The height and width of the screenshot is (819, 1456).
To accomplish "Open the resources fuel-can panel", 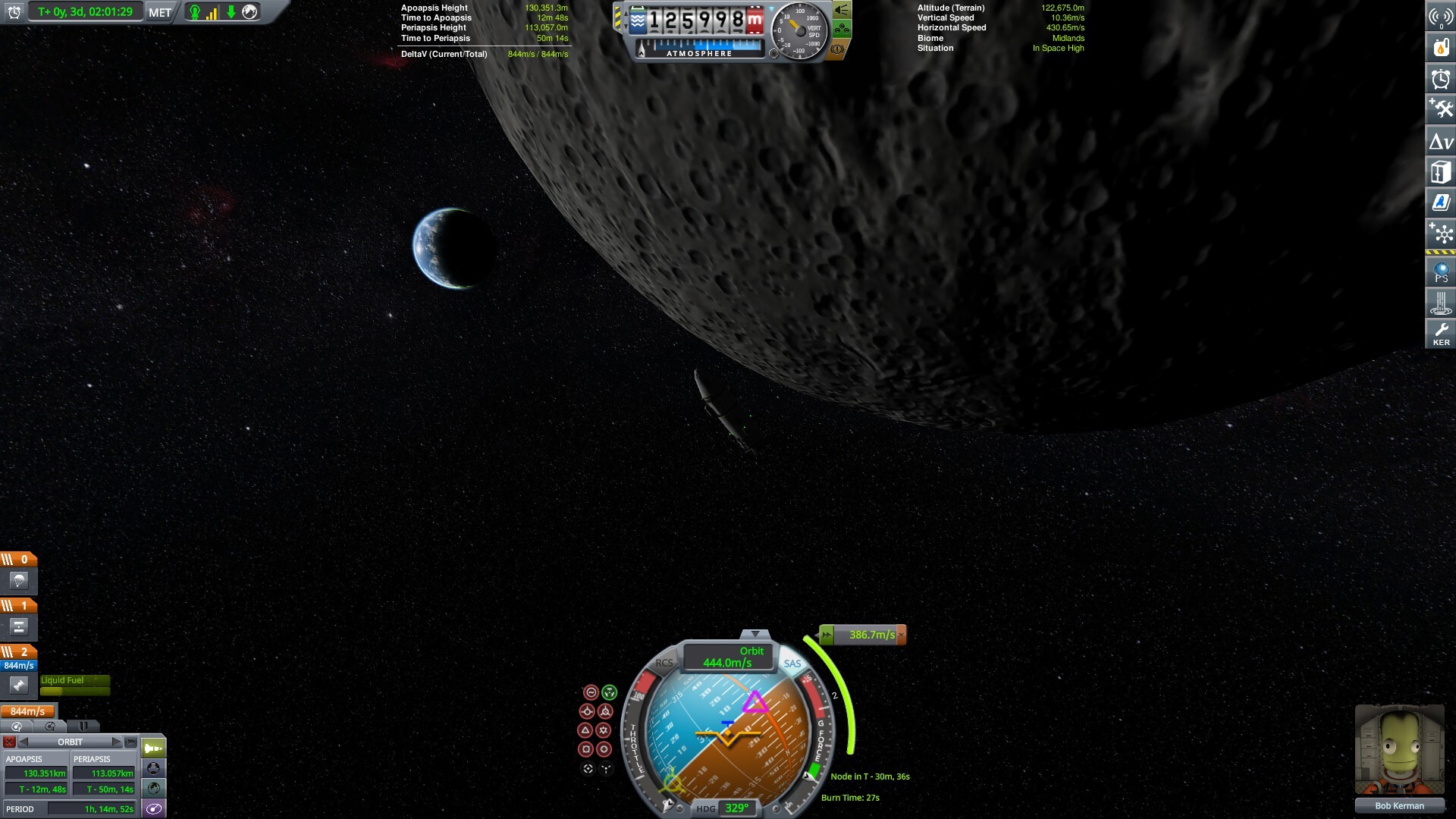I will click(1441, 47).
